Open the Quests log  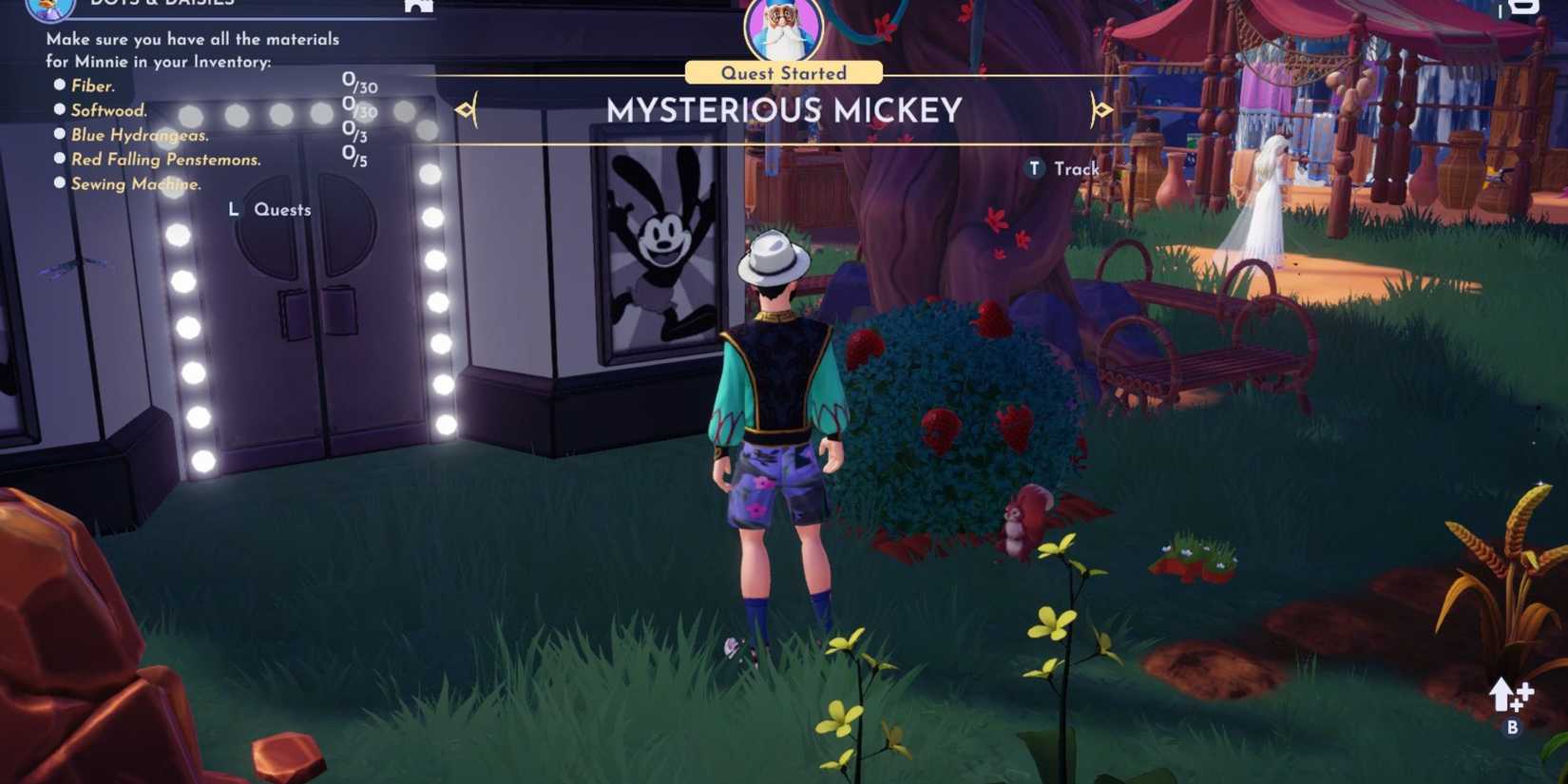click(x=281, y=209)
